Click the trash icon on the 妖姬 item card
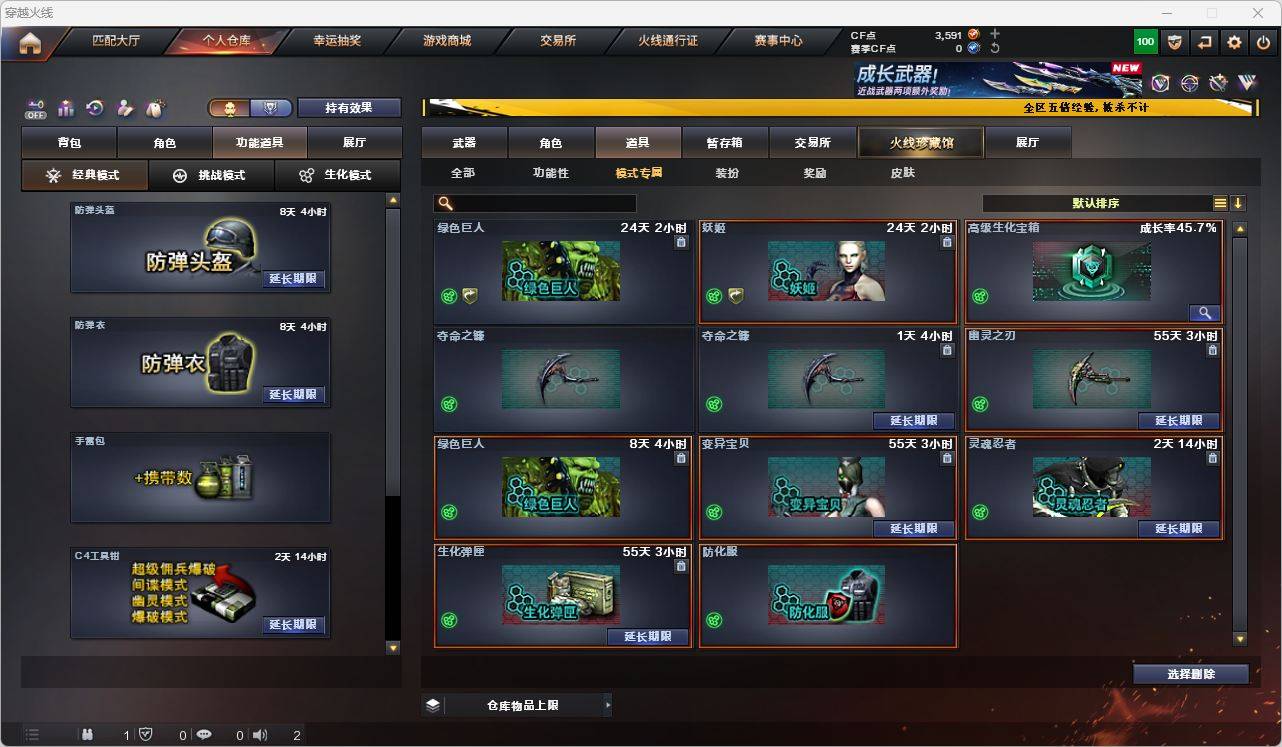The height and width of the screenshot is (747, 1282). pyautogui.click(x=947, y=241)
